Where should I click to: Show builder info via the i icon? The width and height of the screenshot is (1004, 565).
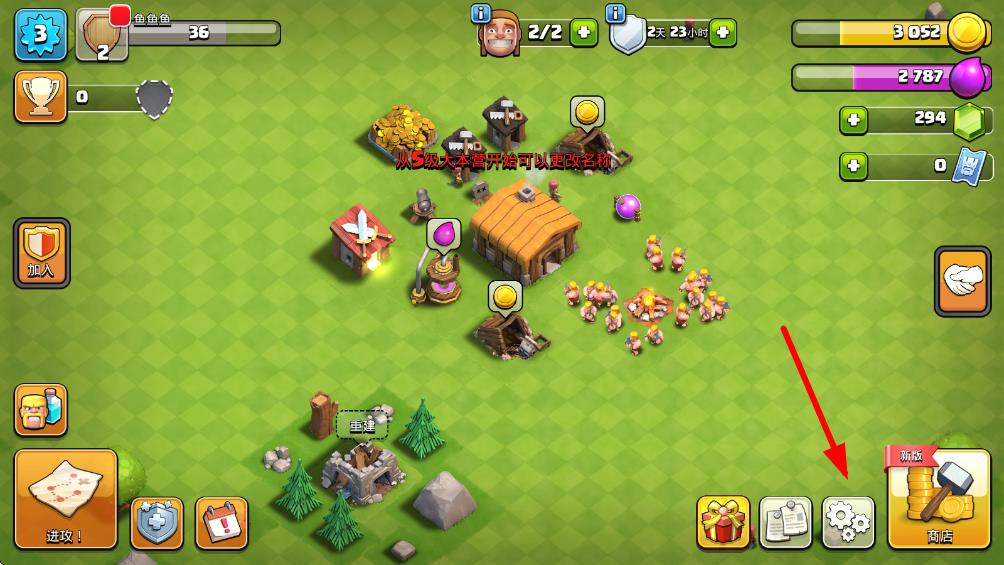[x=480, y=13]
